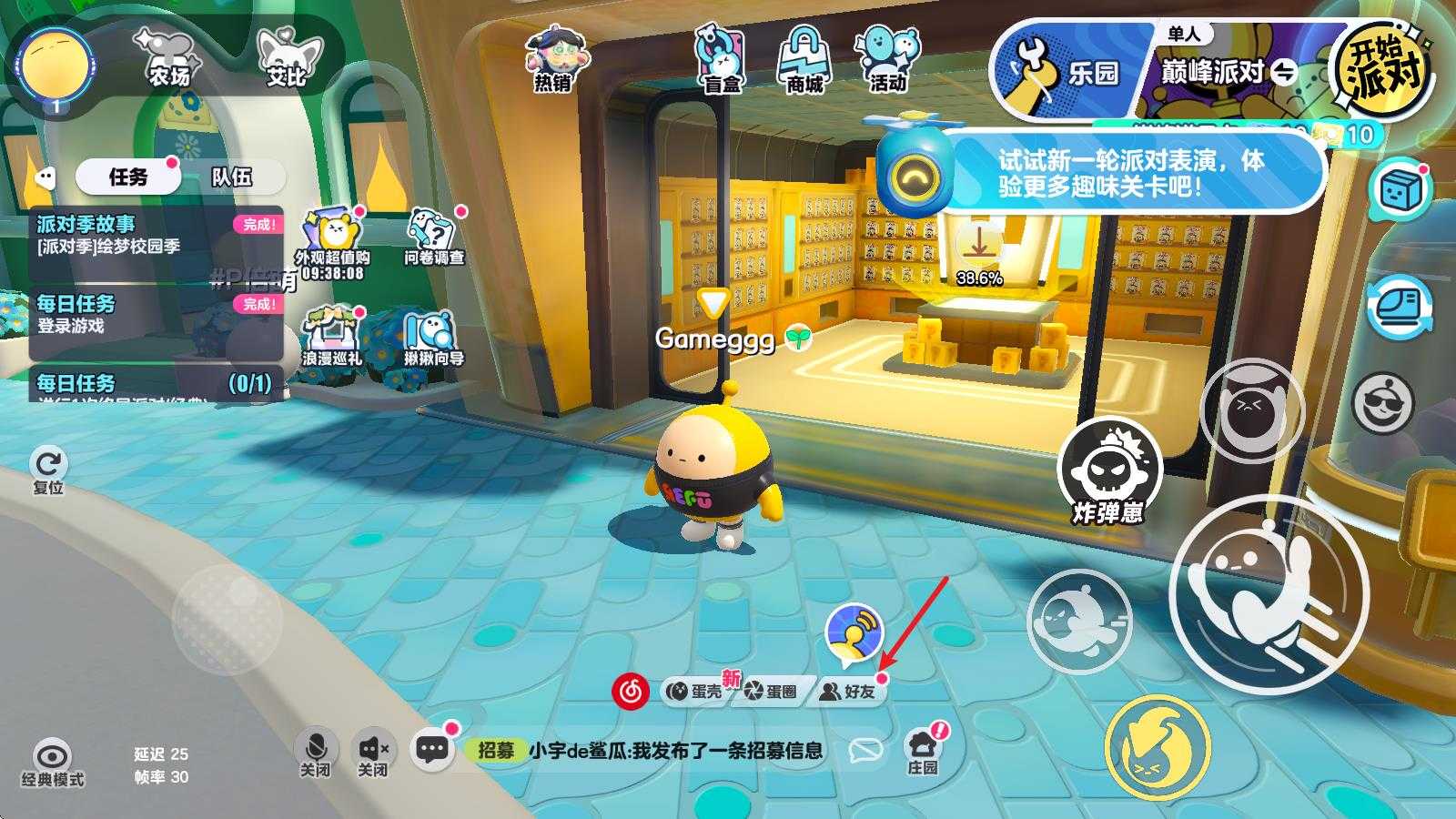Open the 蛋圈 social circle
The width and height of the screenshot is (1456, 819).
coord(770,692)
